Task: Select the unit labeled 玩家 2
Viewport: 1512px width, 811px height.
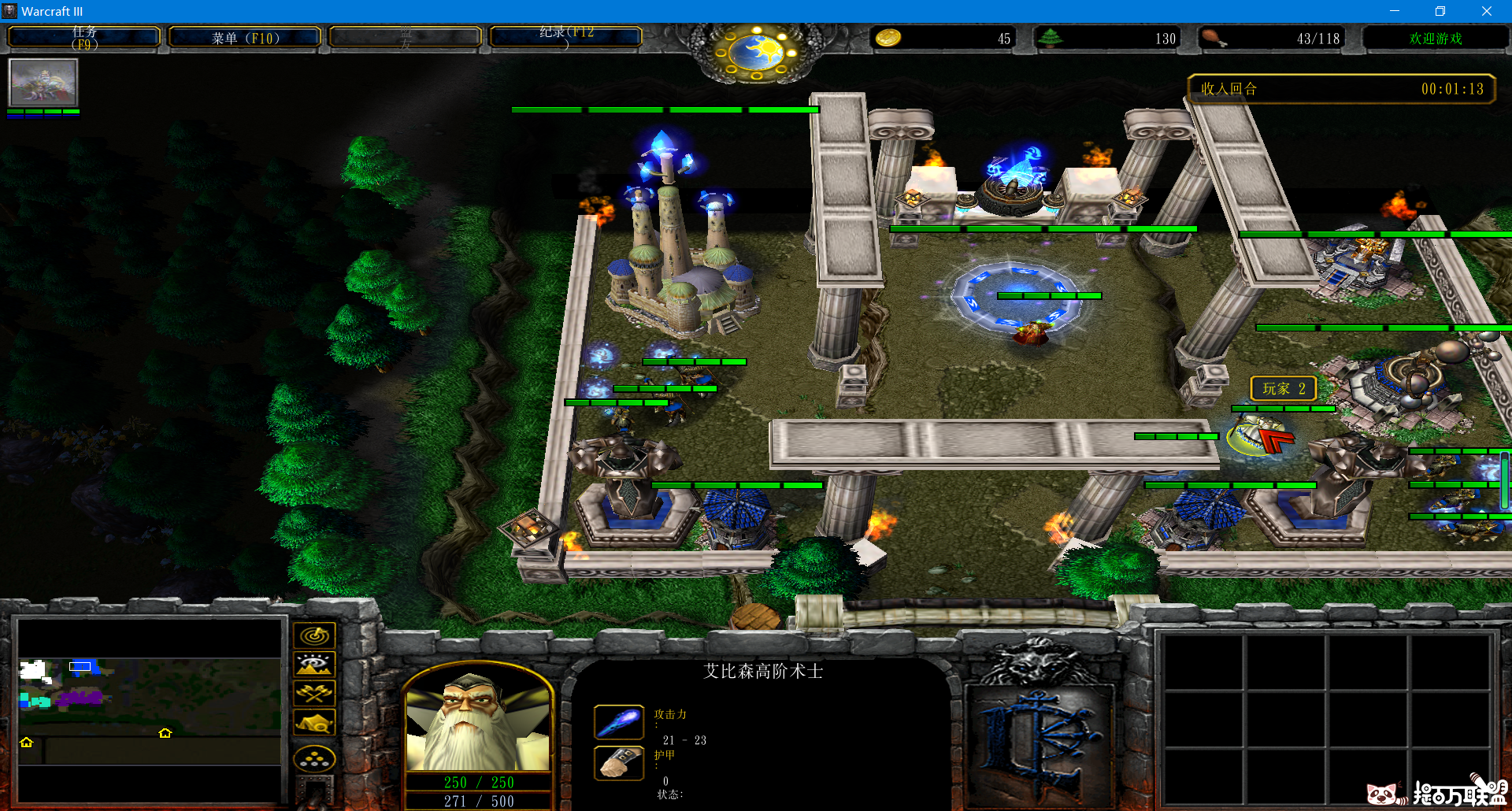Action: pyautogui.click(x=1259, y=437)
